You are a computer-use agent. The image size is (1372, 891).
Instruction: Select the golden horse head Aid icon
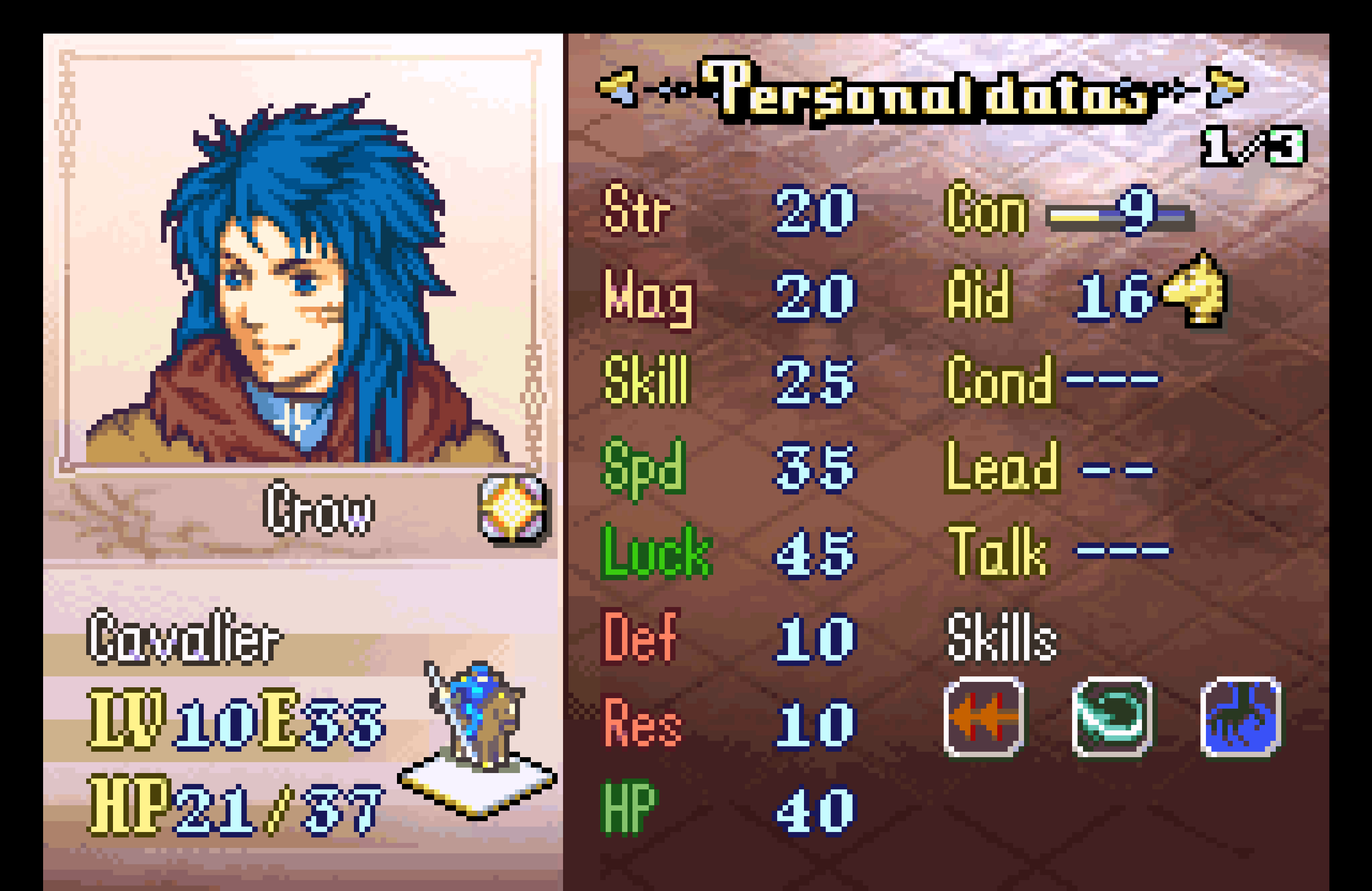click(x=1196, y=289)
